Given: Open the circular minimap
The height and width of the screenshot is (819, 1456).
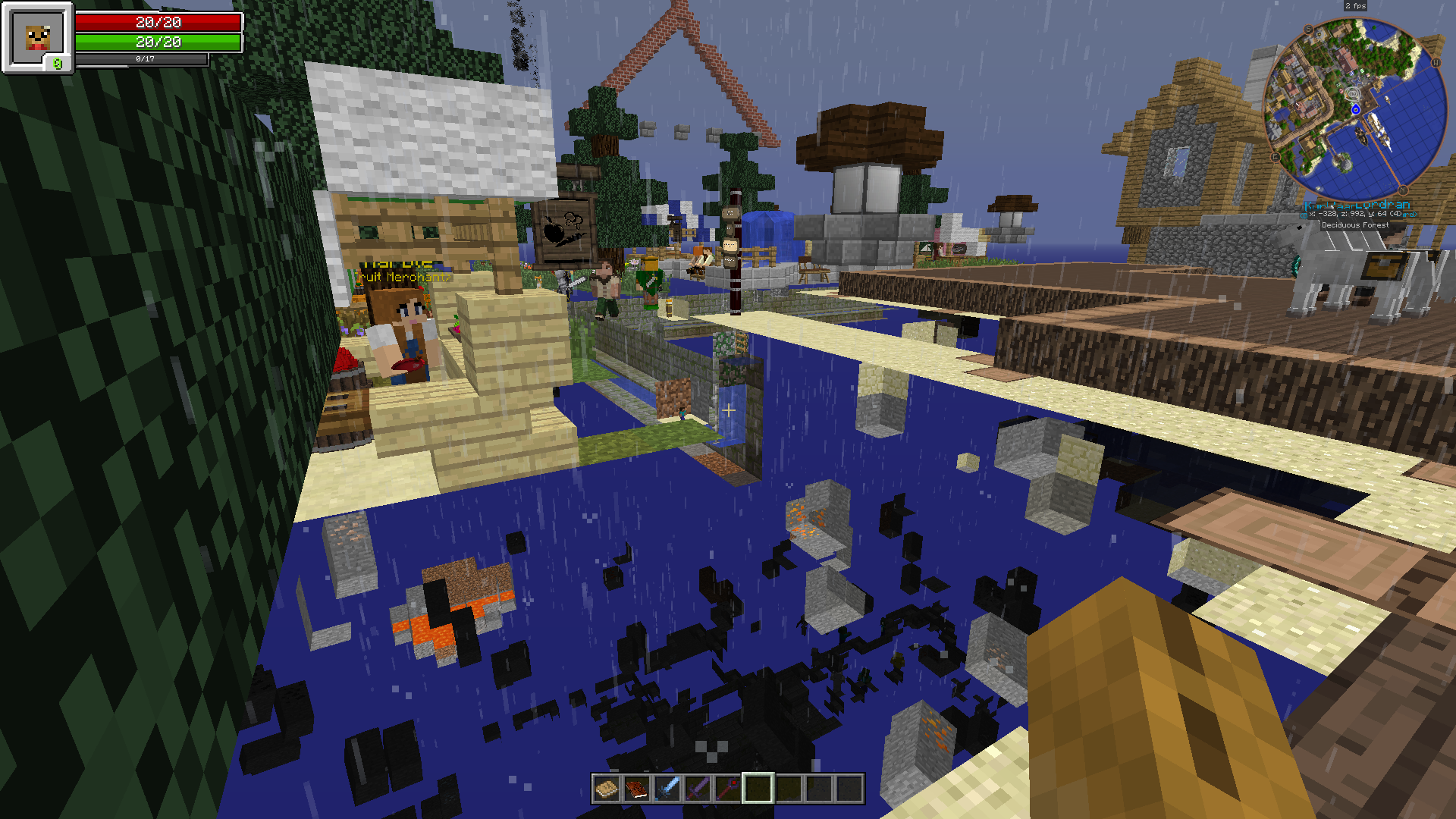Looking at the screenshot, I should click(x=1356, y=109).
